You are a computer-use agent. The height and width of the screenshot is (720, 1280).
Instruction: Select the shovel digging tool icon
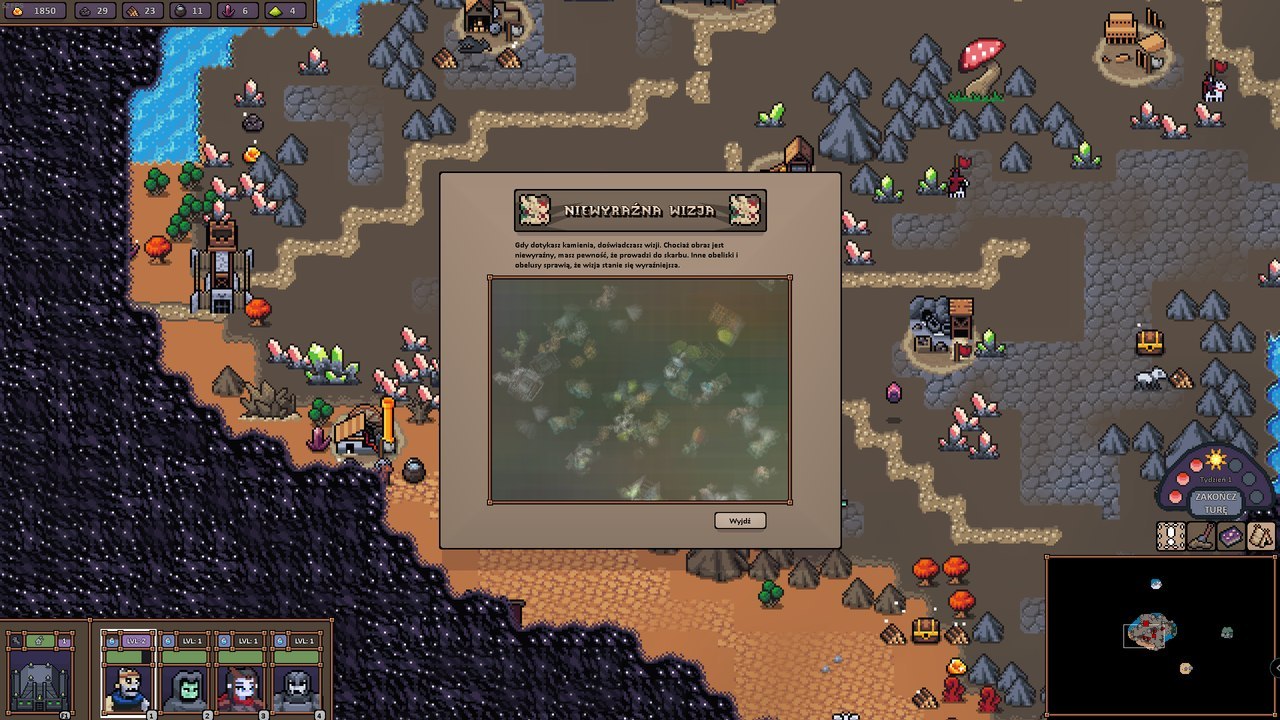[x=1199, y=536]
